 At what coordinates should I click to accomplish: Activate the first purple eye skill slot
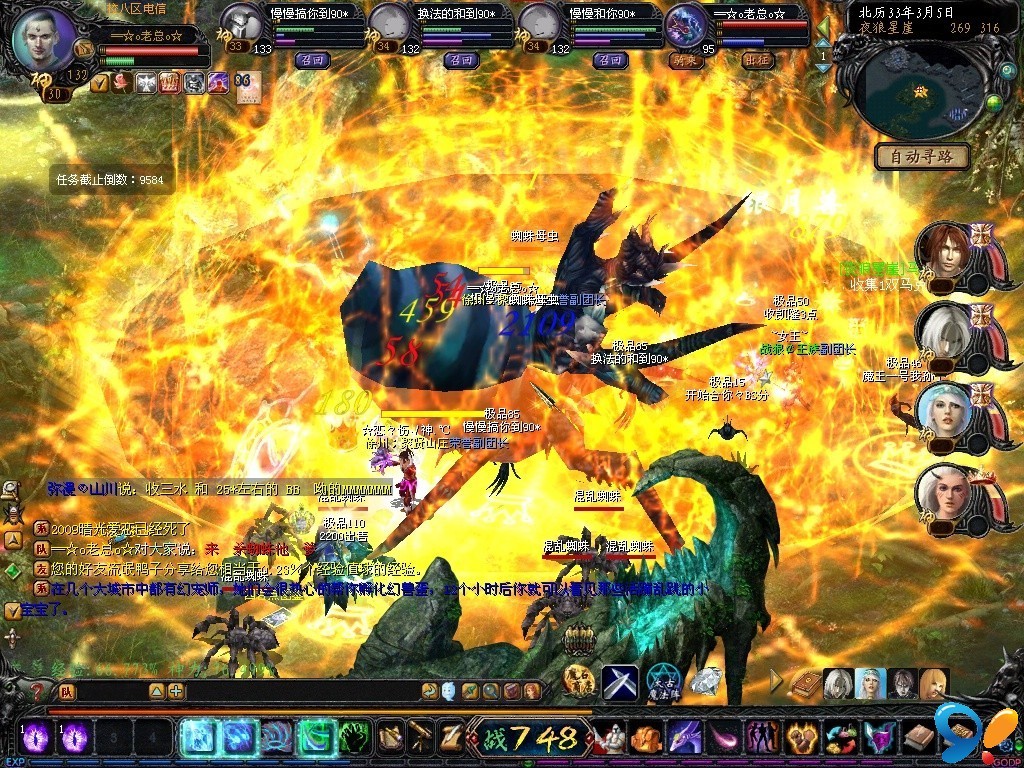pos(36,738)
